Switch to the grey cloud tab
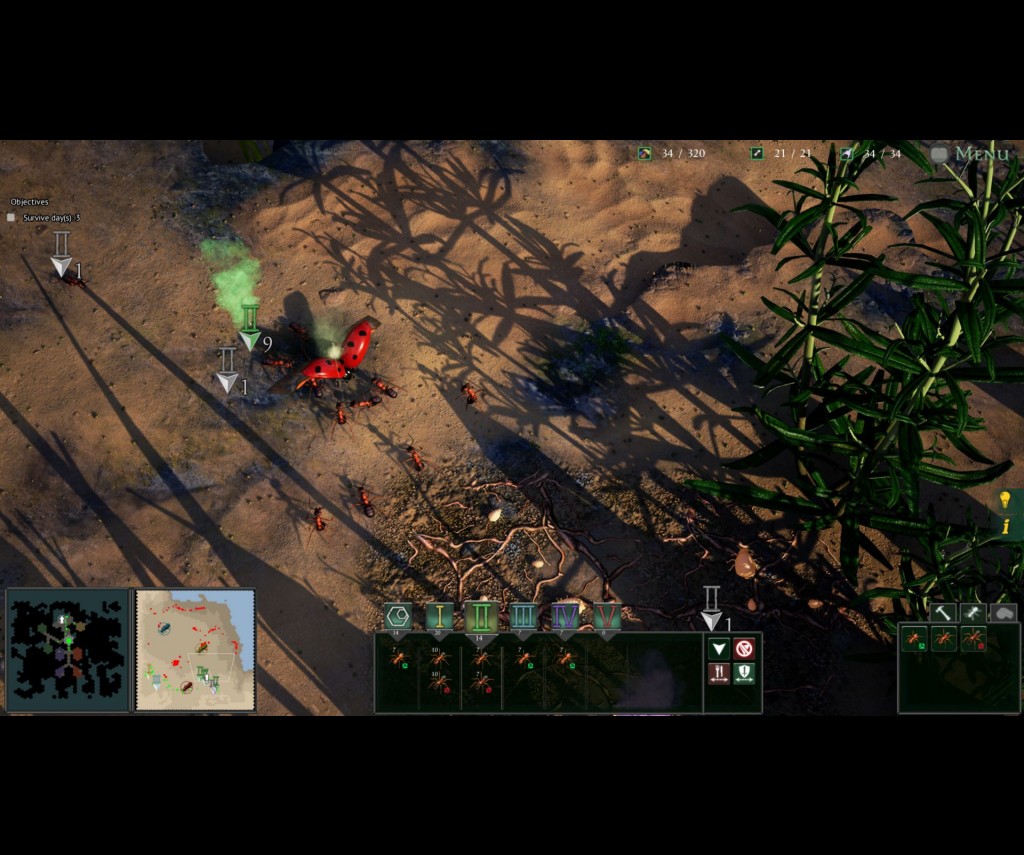This screenshot has height=855, width=1024. 1003,612
